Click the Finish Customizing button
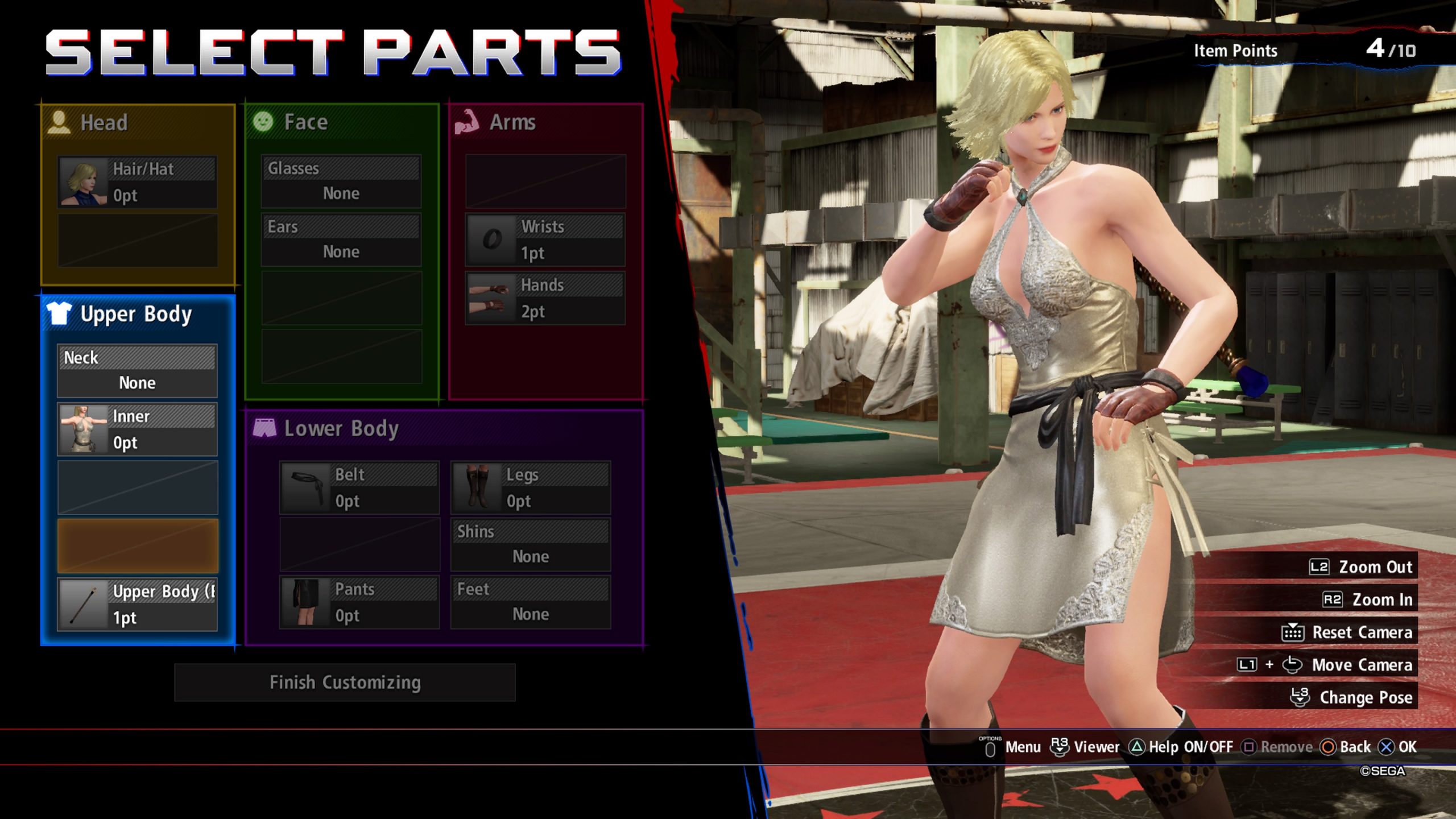 pyautogui.click(x=345, y=682)
